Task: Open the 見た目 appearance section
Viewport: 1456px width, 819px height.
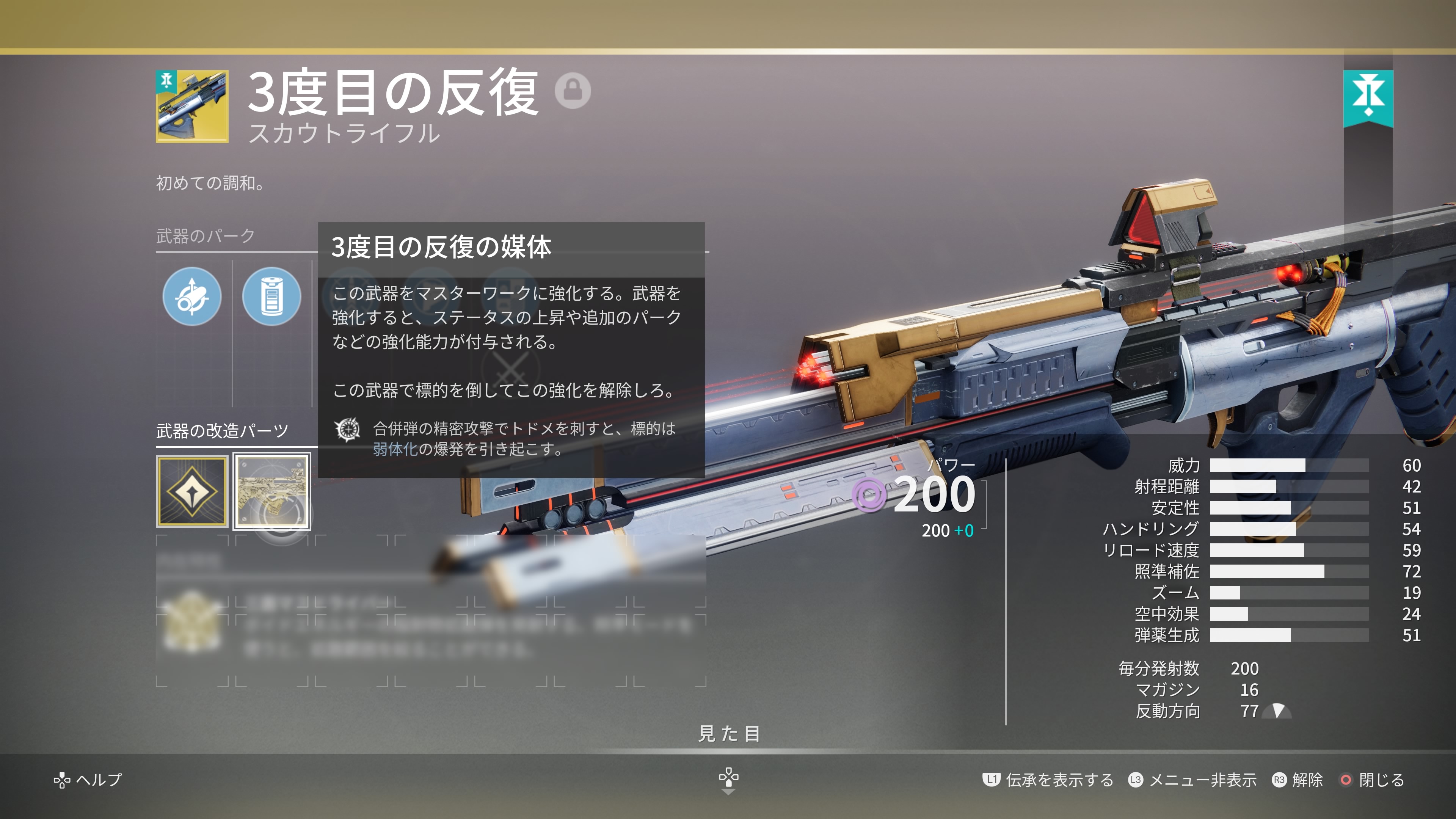Action: click(x=728, y=734)
